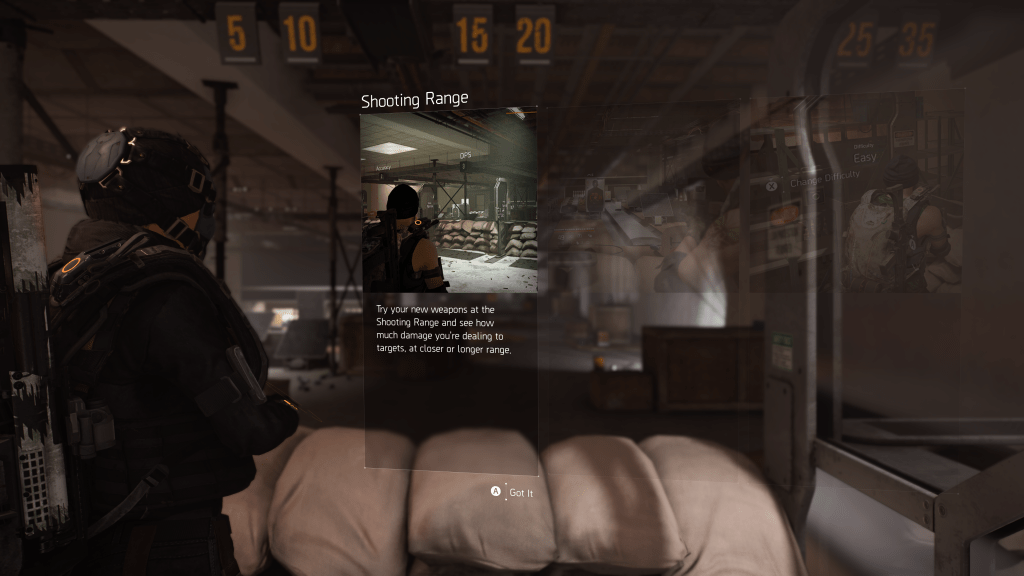
Task: Select the Shooting Range tutorial image
Action: (448, 202)
